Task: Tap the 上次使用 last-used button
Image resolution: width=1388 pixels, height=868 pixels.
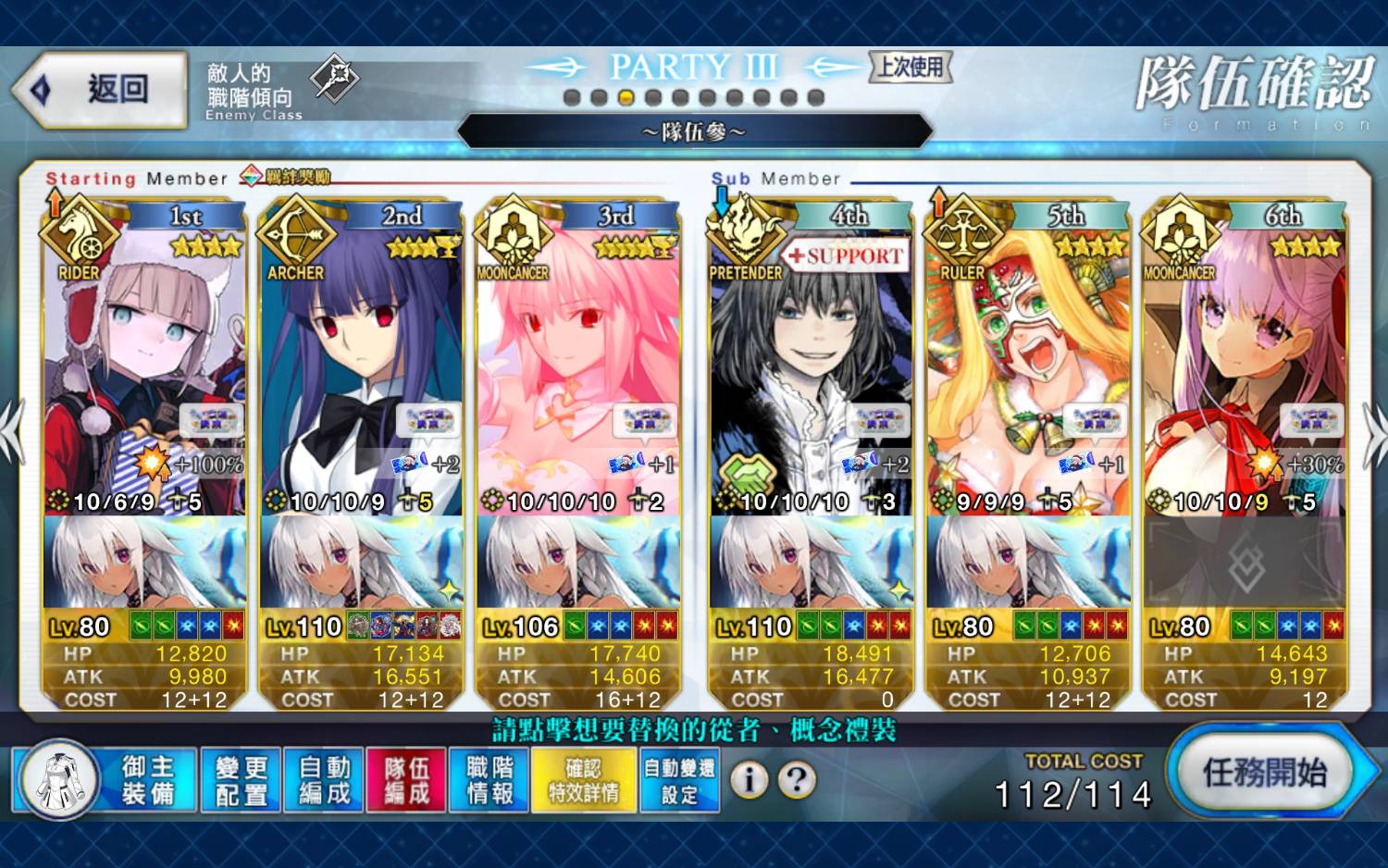Action: point(911,67)
